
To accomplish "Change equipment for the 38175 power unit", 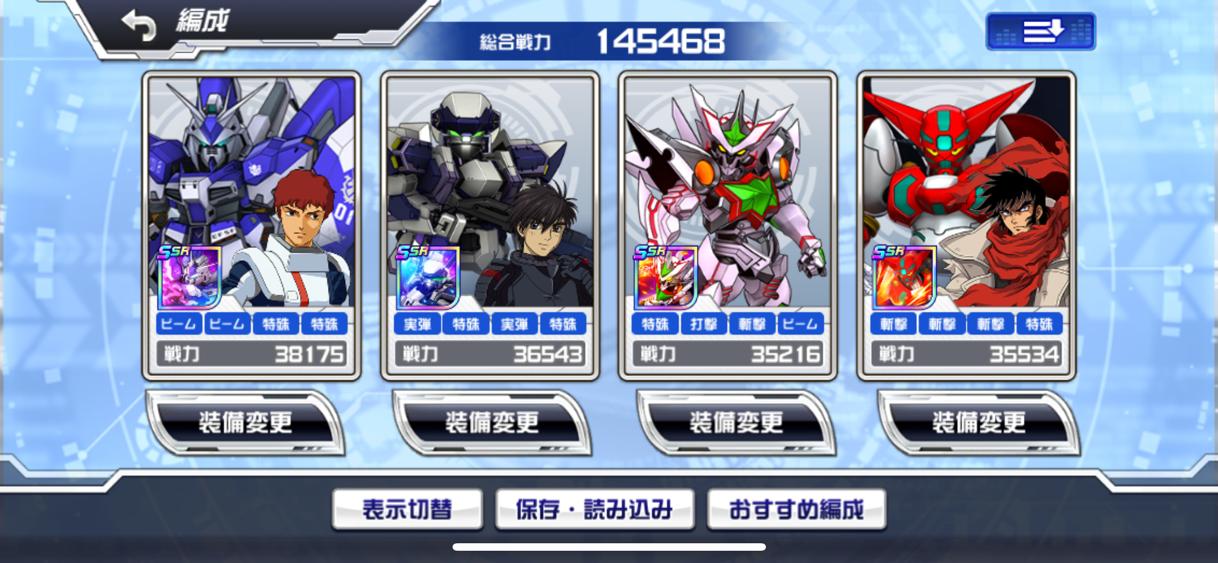I will [245, 423].
